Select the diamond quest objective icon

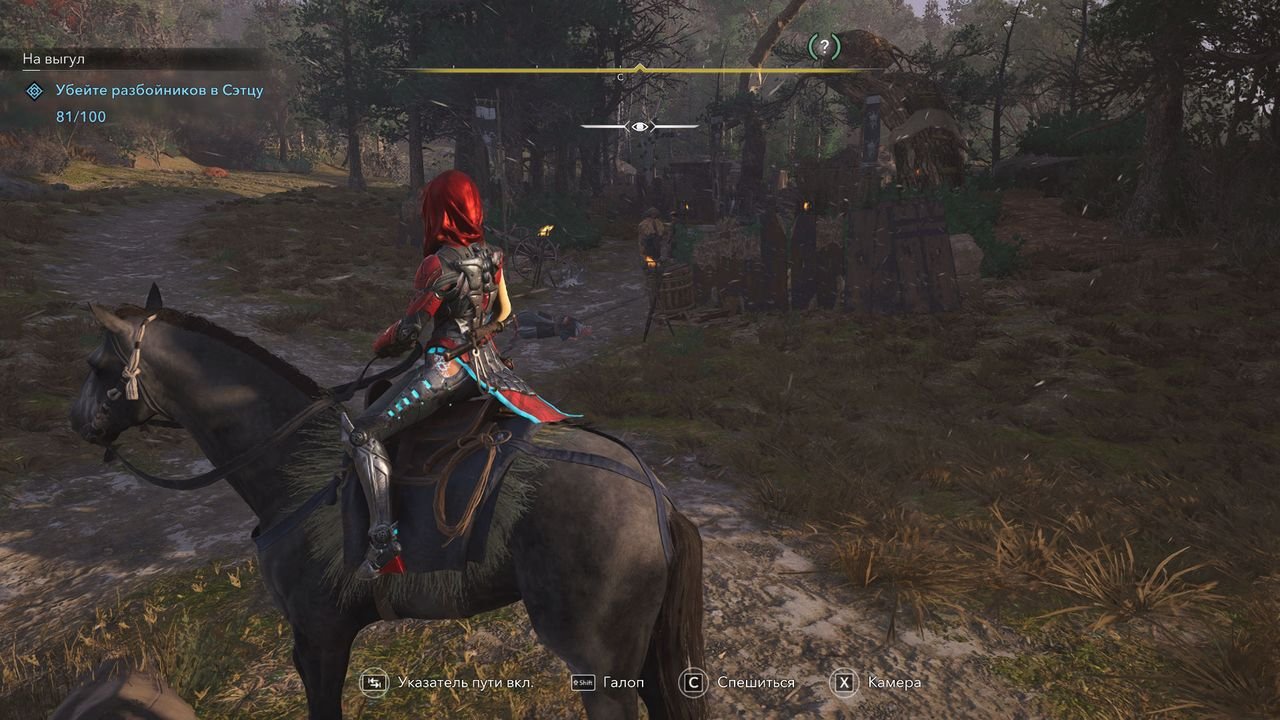tap(35, 91)
